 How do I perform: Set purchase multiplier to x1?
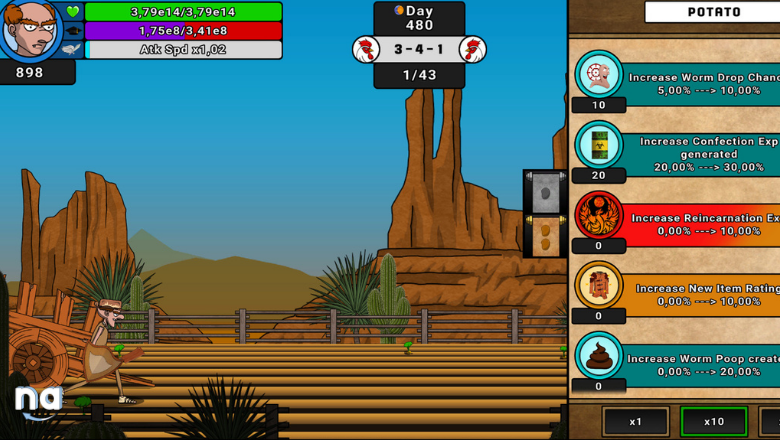point(635,422)
